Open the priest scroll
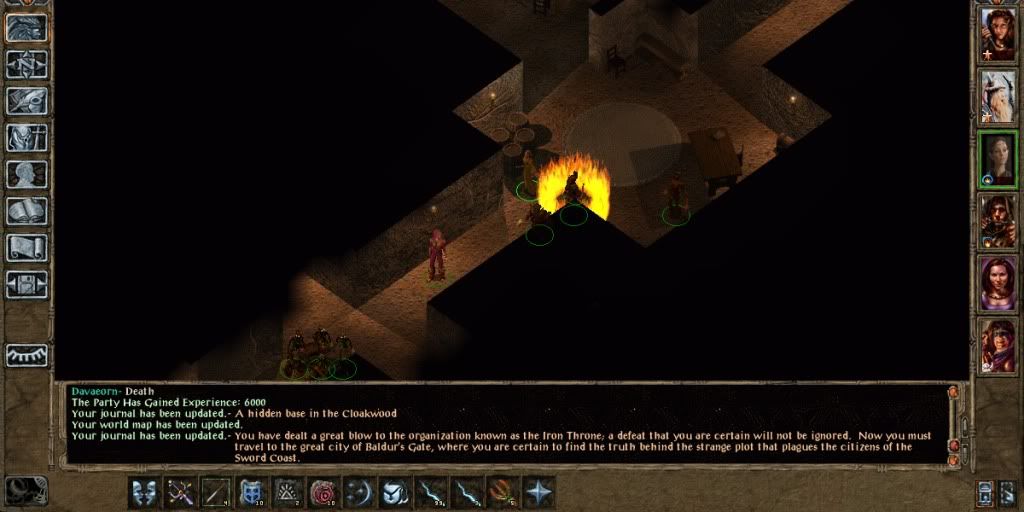The height and width of the screenshot is (512, 1024). click(27, 247)
